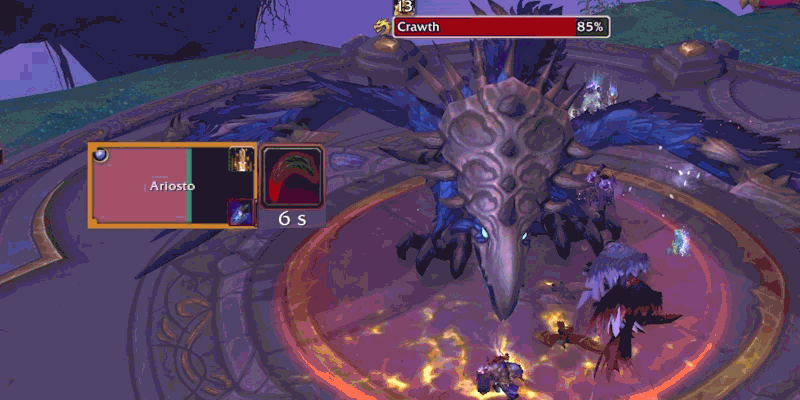Image resolution: width=800 pixels, height=400 pixels.
Task: Click the golden buff icon on Ariosto's frame
Action: [240, 158]
